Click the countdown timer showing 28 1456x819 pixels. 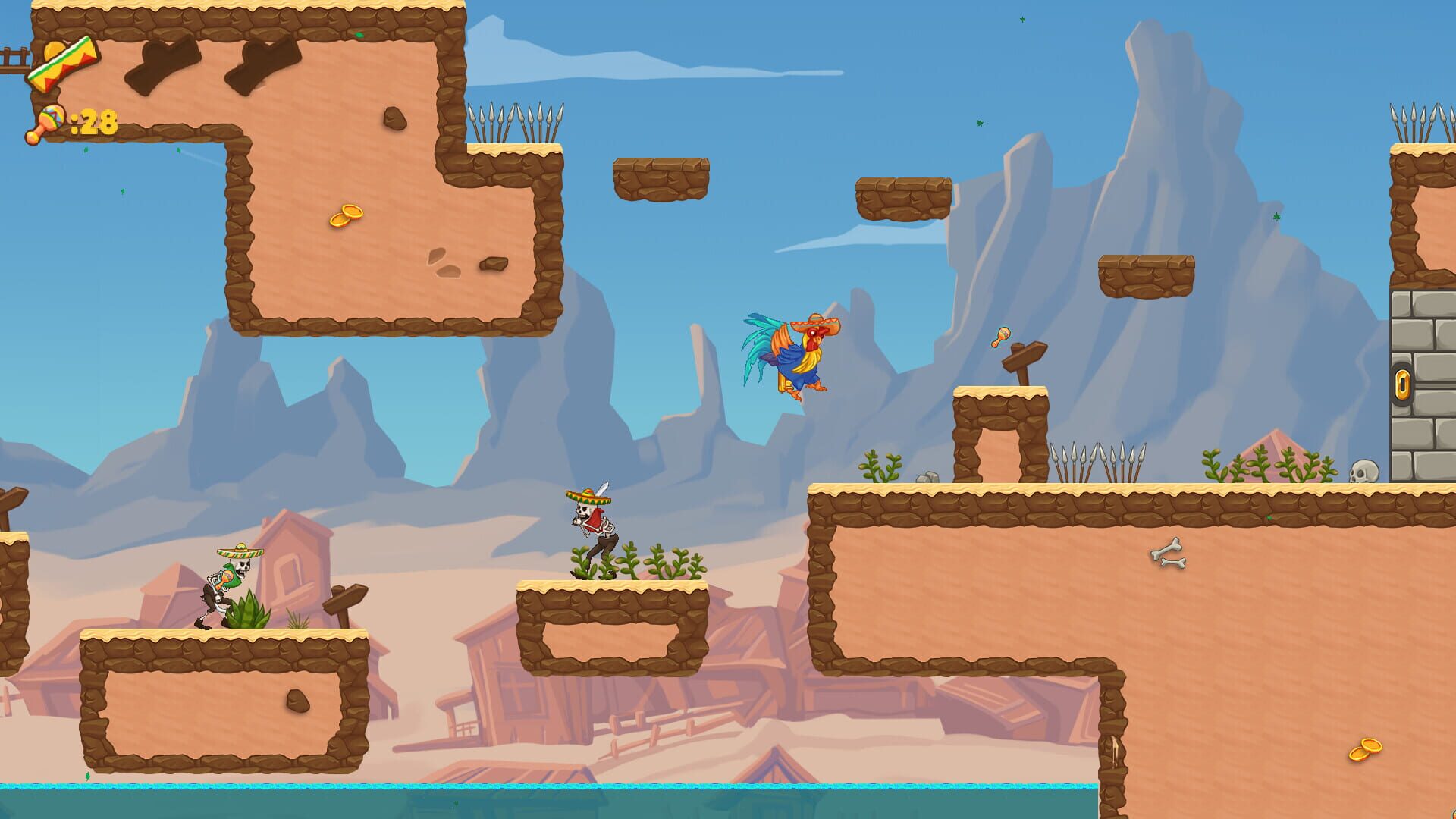coord(95,119)
